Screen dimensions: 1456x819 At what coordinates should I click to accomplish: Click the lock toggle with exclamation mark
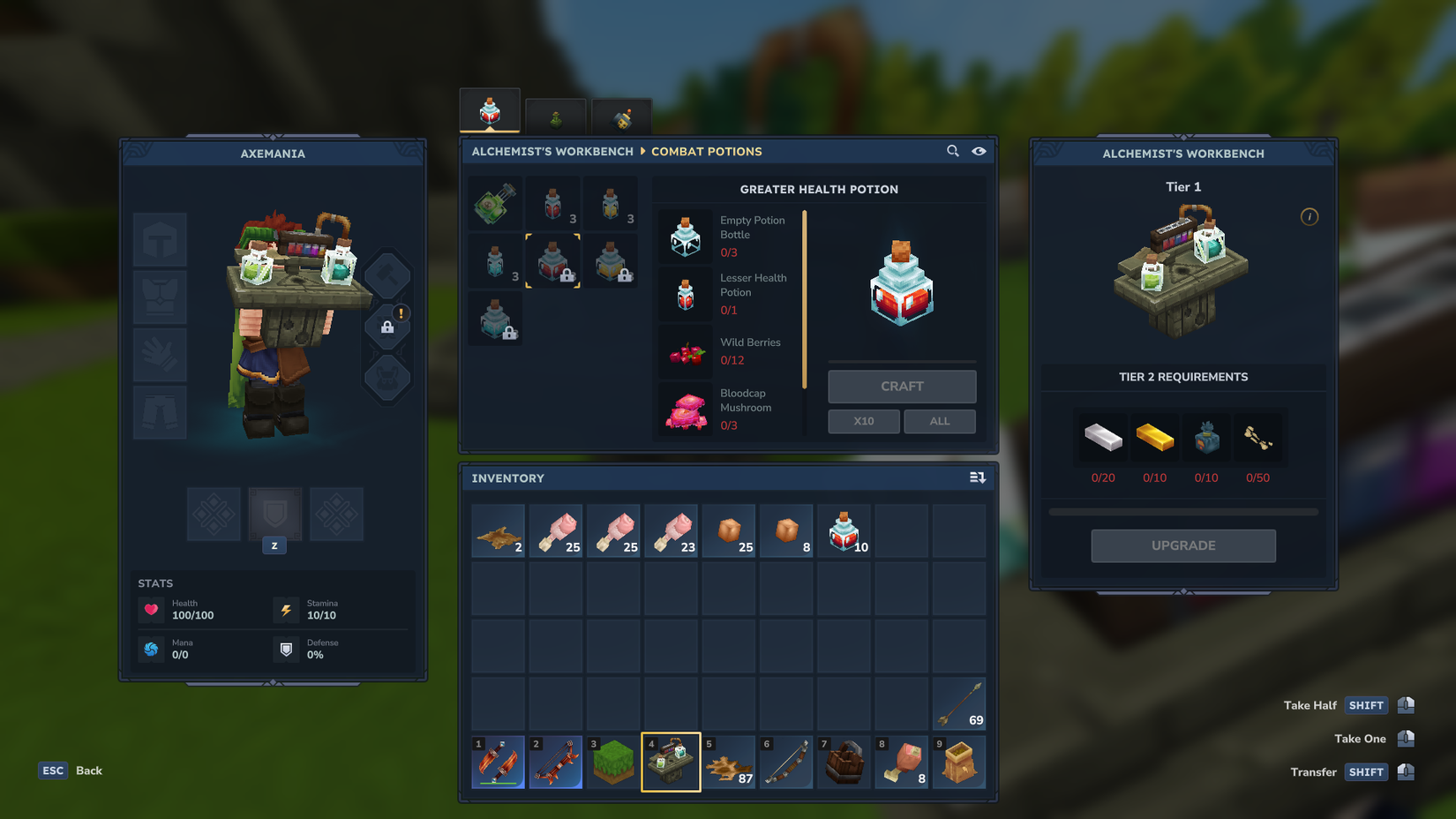(387, 325)
